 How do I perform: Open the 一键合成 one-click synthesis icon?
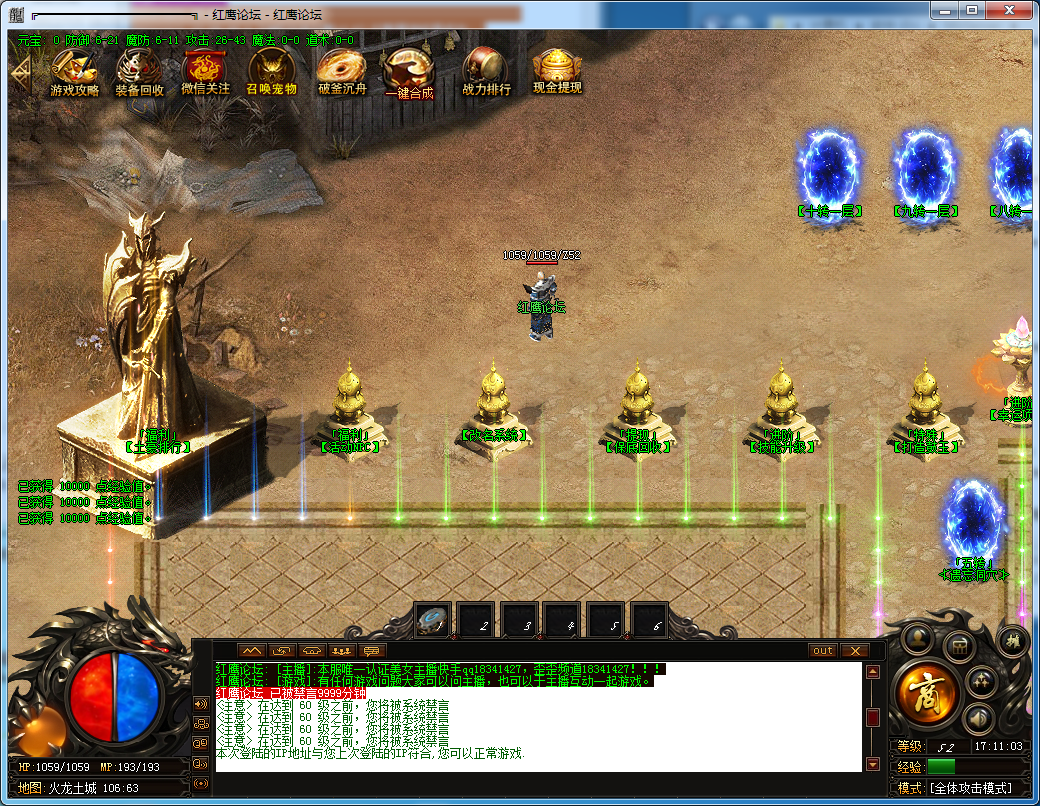tap(409, 72)
